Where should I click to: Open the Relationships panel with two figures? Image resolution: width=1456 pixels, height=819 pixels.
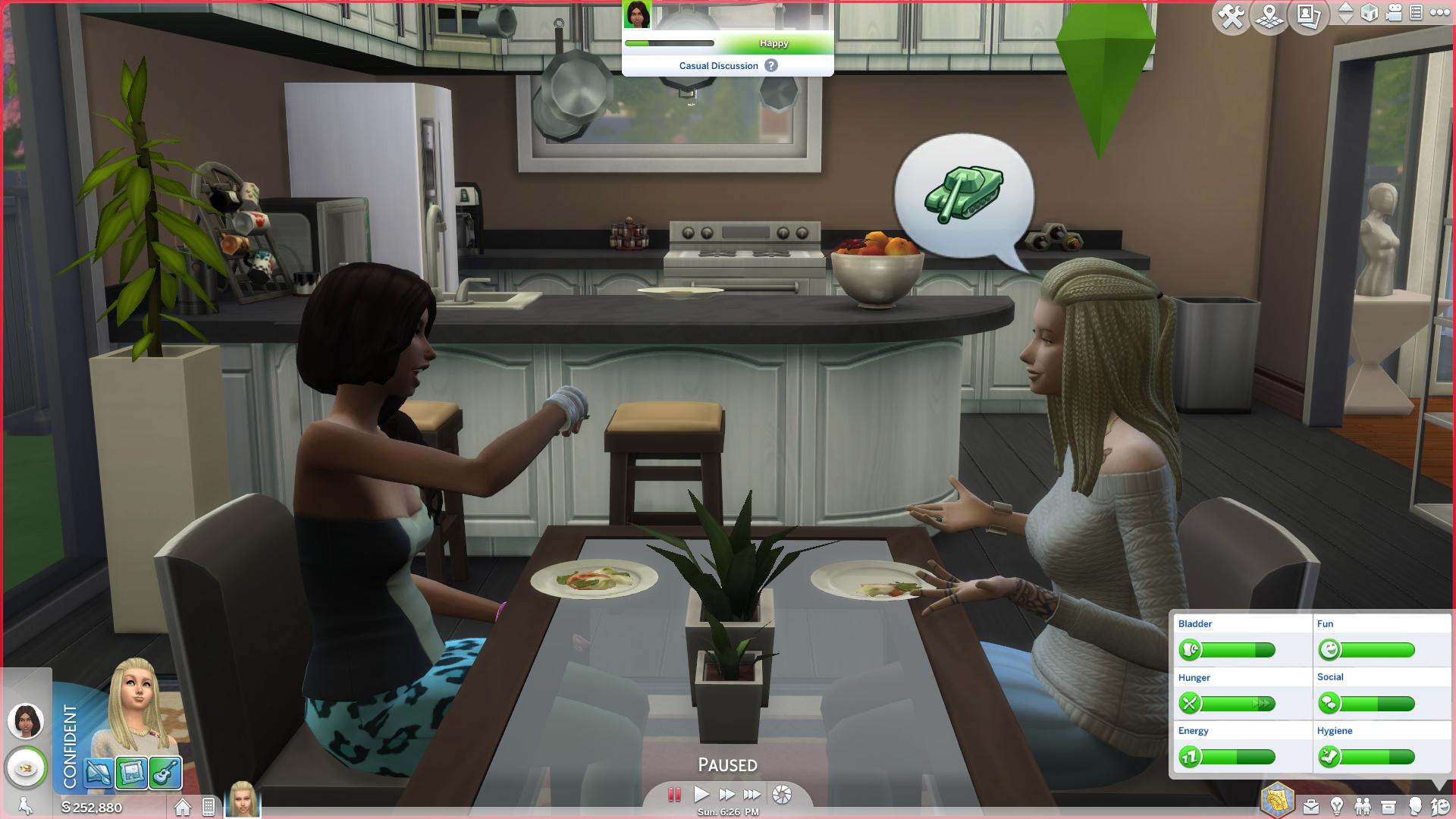[x=1363, y=806]
